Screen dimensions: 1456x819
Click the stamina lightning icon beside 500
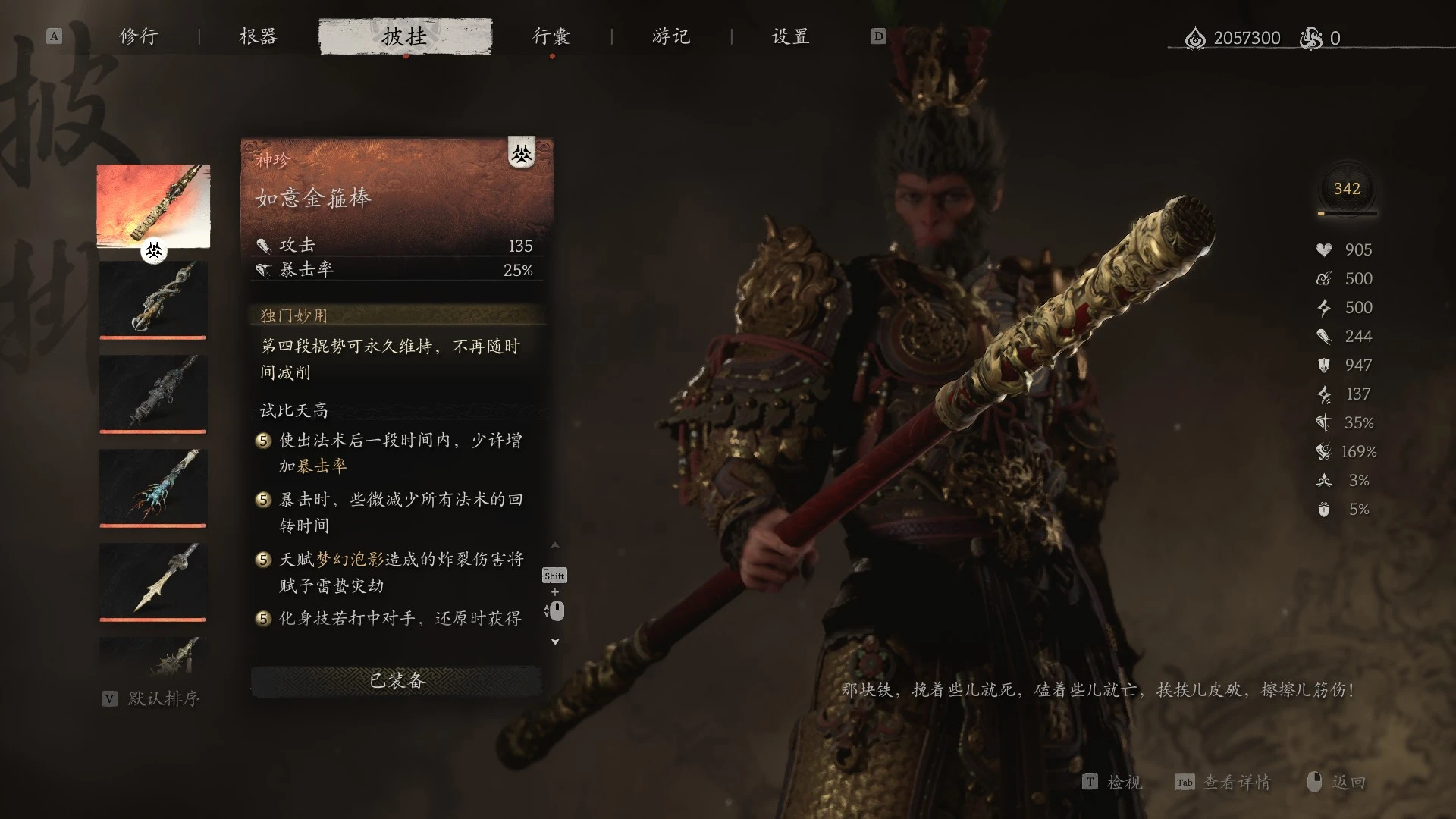point(1323,307)
